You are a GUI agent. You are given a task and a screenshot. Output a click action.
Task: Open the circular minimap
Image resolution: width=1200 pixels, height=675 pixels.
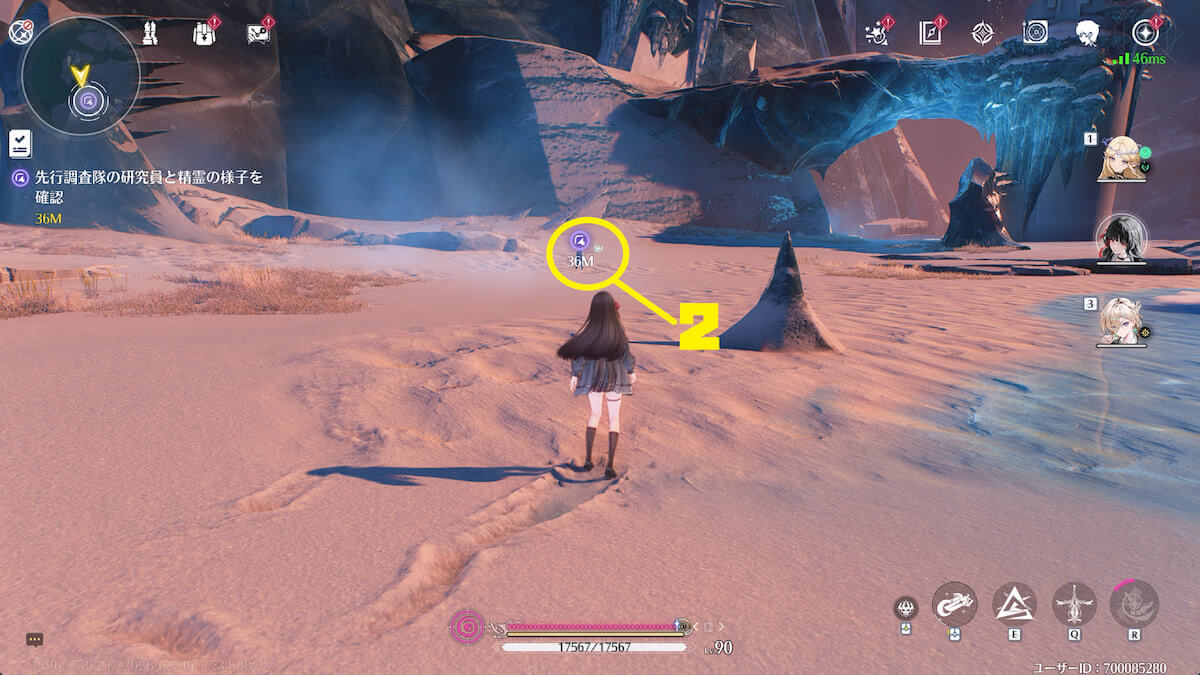(x=80, y=77)
